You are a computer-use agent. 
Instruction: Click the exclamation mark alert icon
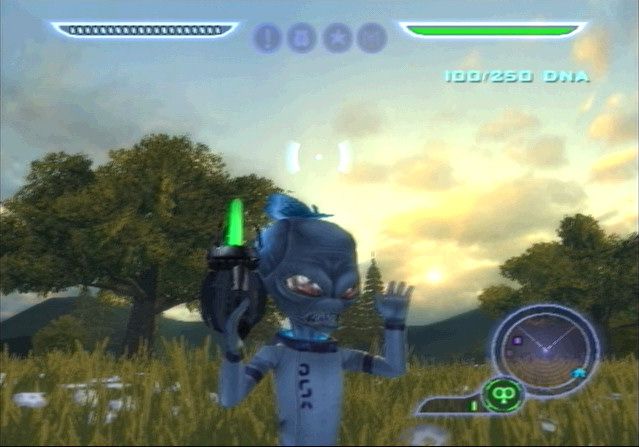coord(268,38)
